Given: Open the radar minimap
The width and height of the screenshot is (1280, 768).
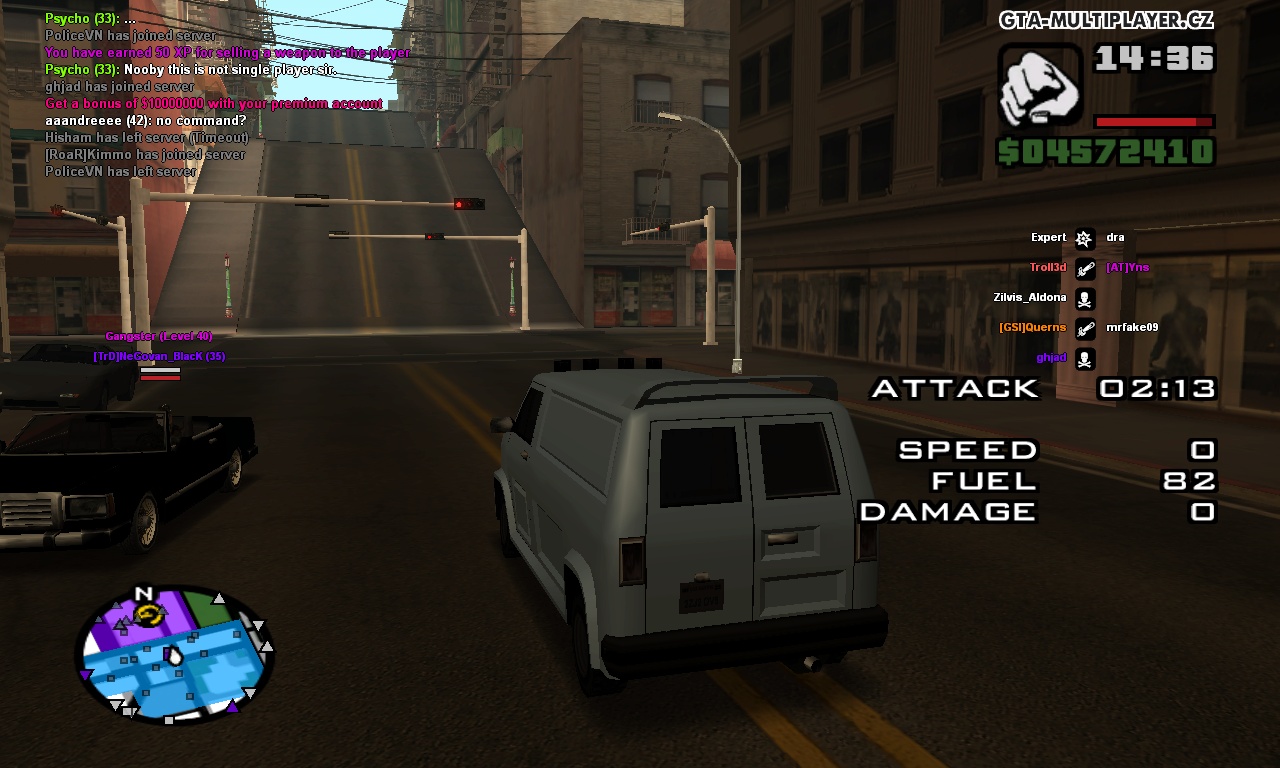Looking at the screenshot, I should click(x=175, y=655).
